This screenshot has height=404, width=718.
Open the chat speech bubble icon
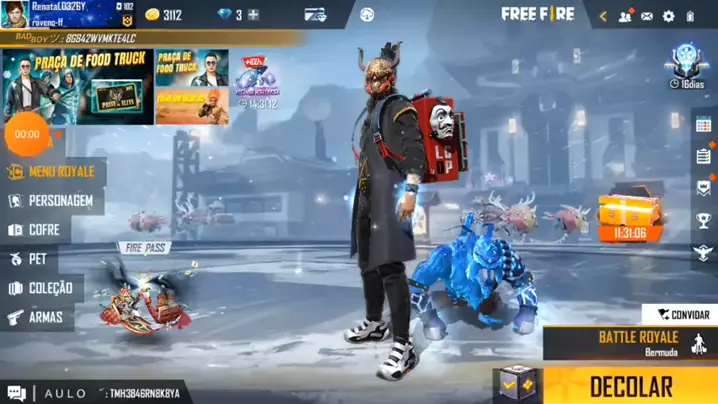point(16,393)
